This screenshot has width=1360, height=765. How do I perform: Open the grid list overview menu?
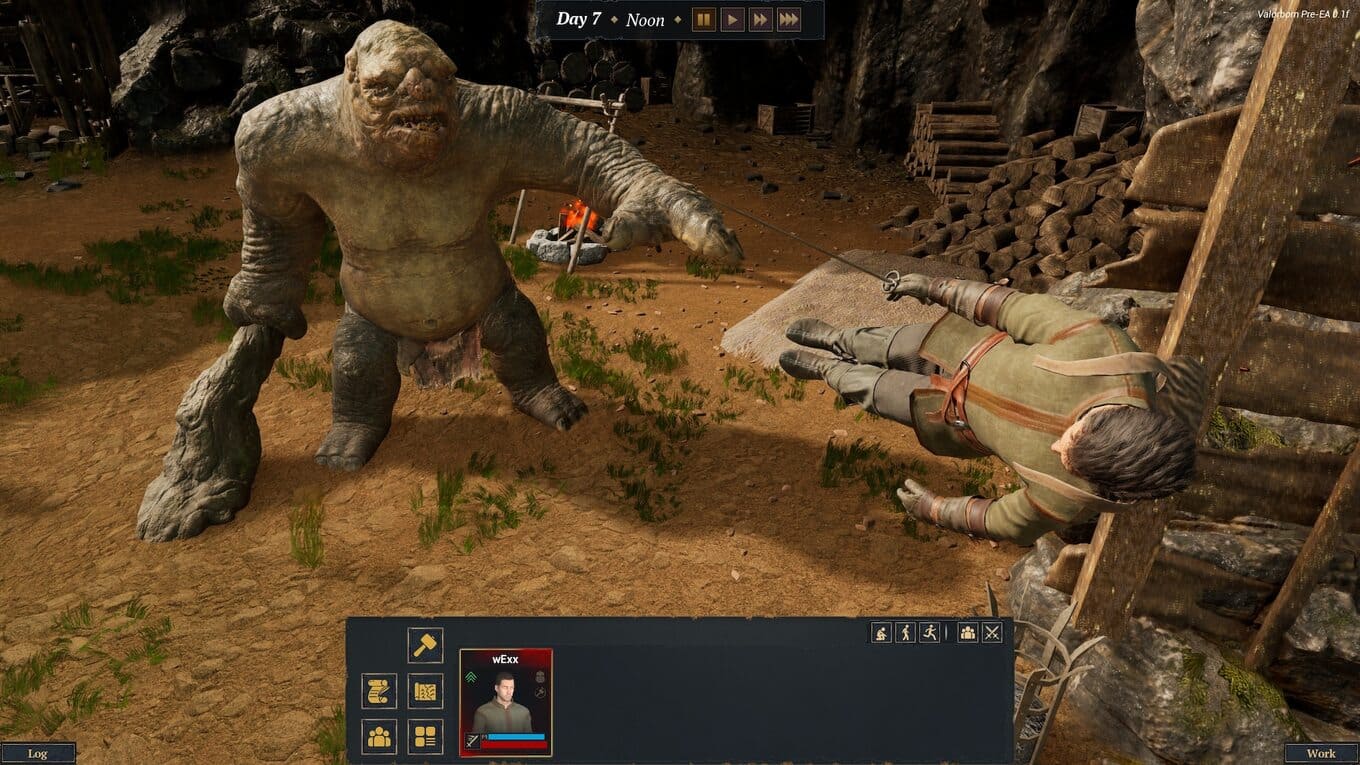click(425, 737)
